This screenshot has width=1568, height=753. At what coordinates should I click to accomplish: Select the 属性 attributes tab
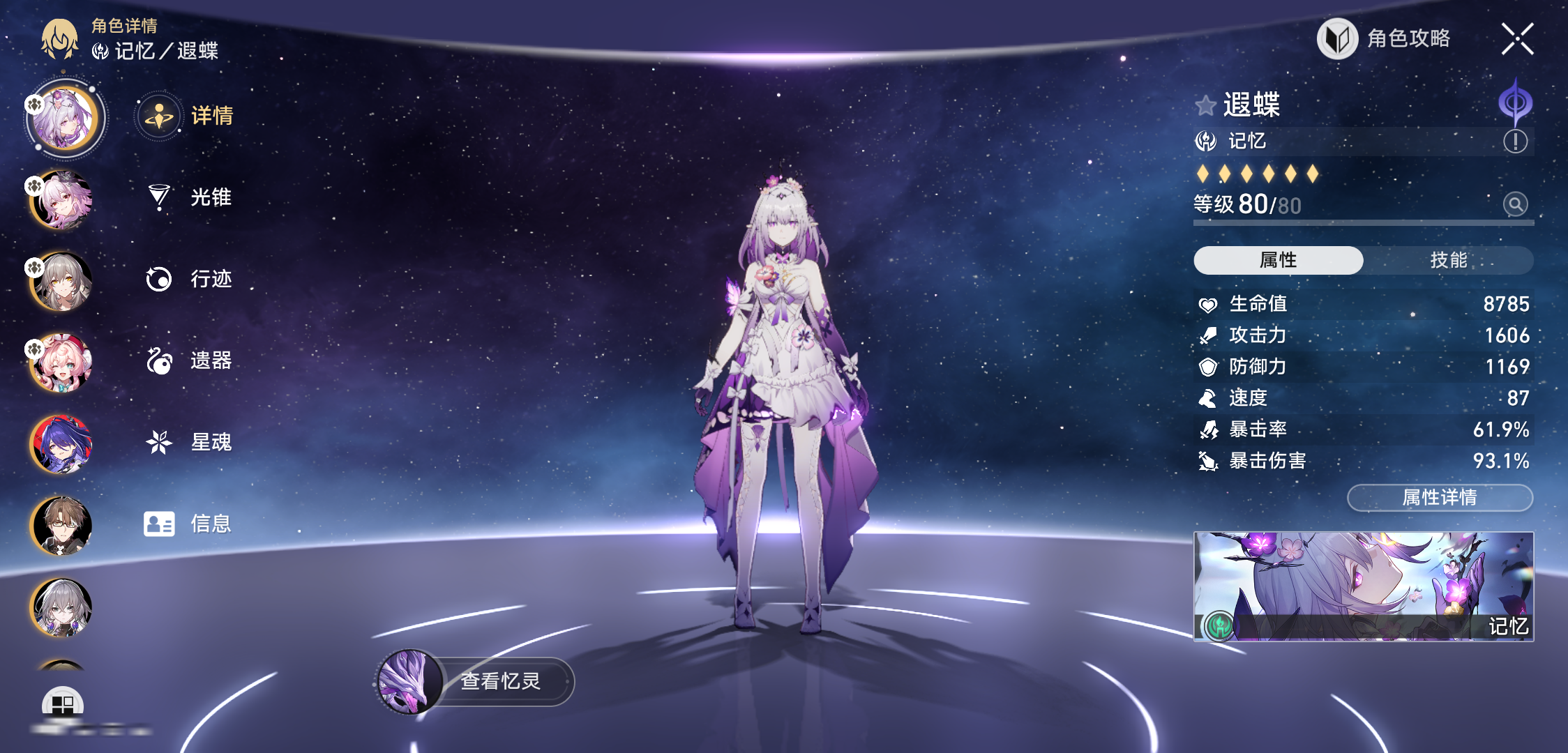1278,260
